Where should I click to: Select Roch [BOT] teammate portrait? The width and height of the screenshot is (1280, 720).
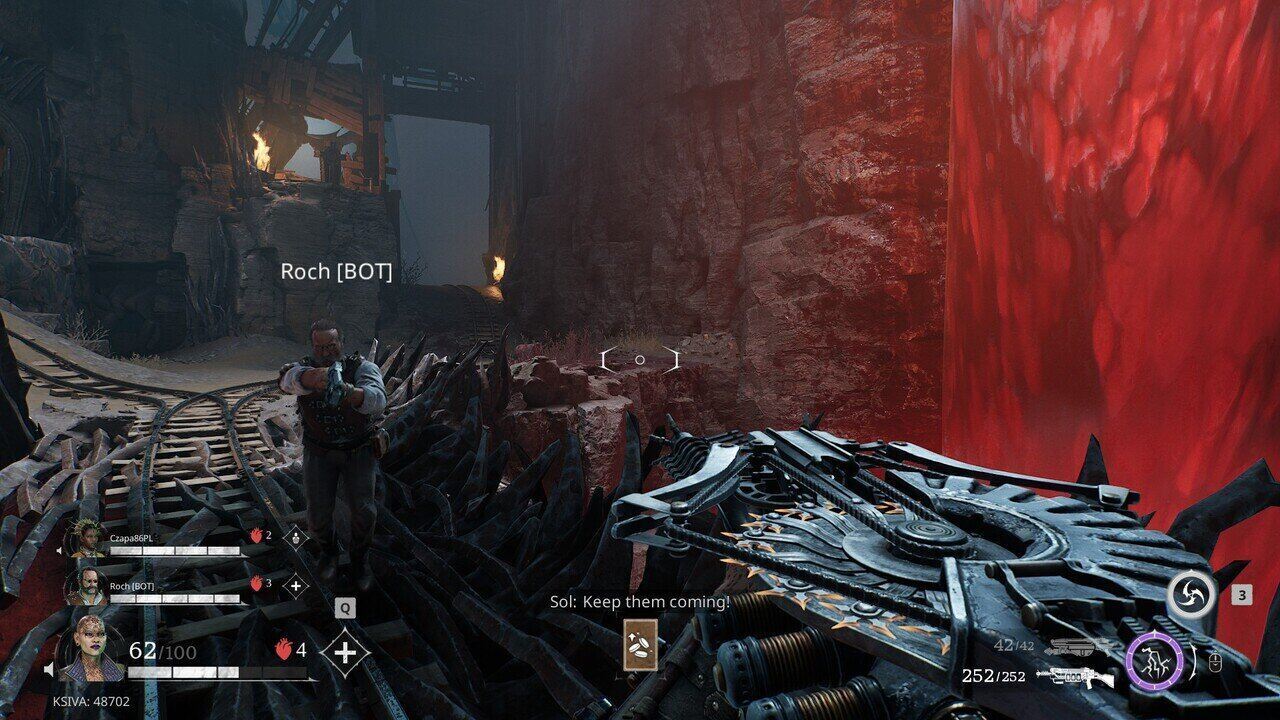click(x=87, y=587)
